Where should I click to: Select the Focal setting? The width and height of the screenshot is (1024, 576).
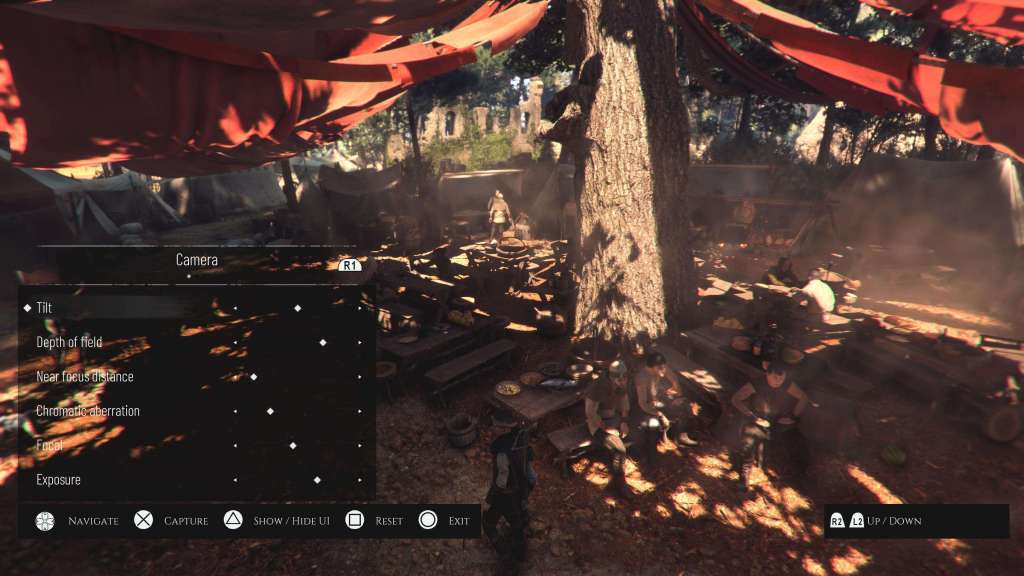pyautogui.click(x=50, y=445)
